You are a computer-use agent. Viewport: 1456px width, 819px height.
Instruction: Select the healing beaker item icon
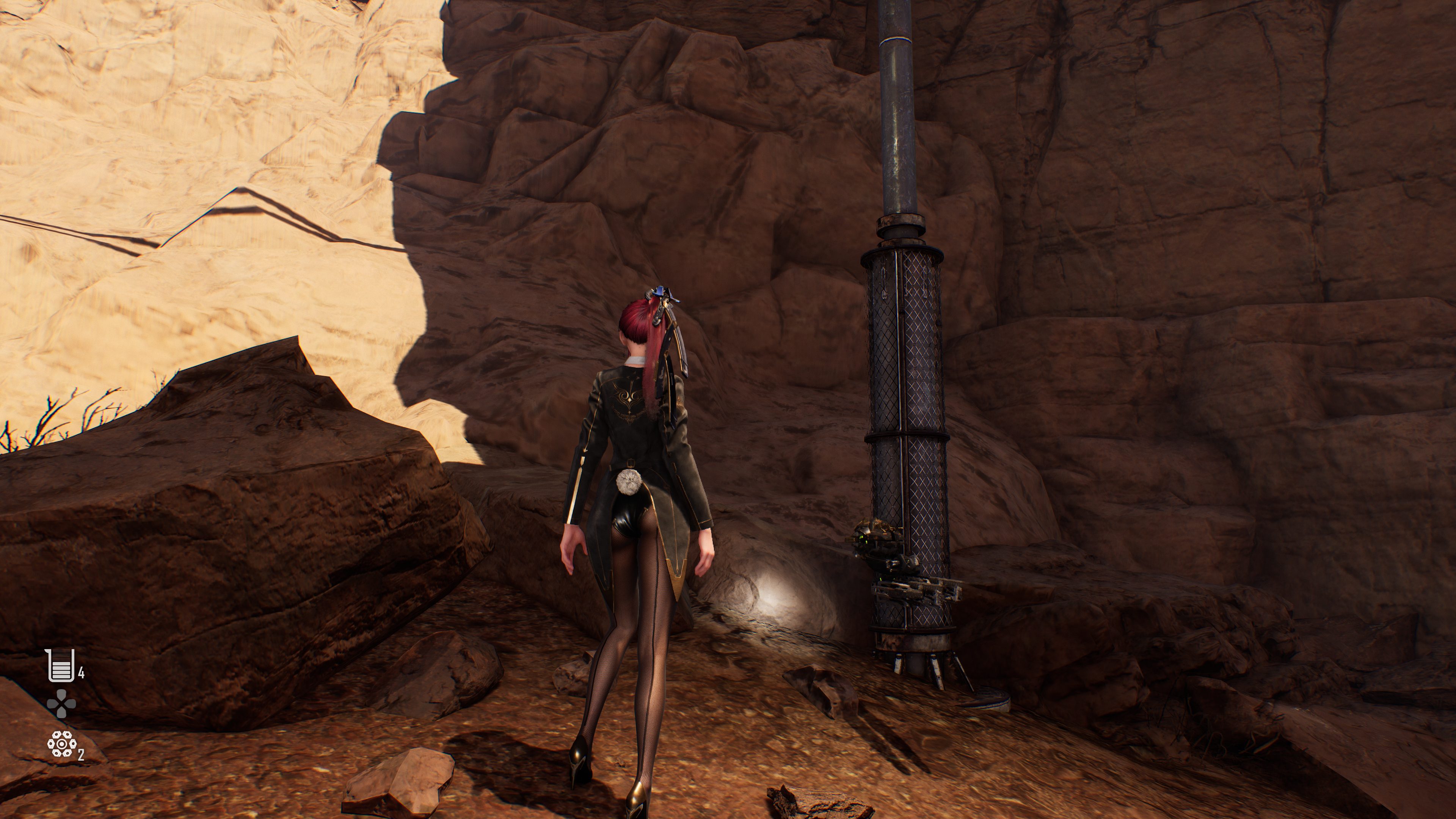(x=61, y=665)
